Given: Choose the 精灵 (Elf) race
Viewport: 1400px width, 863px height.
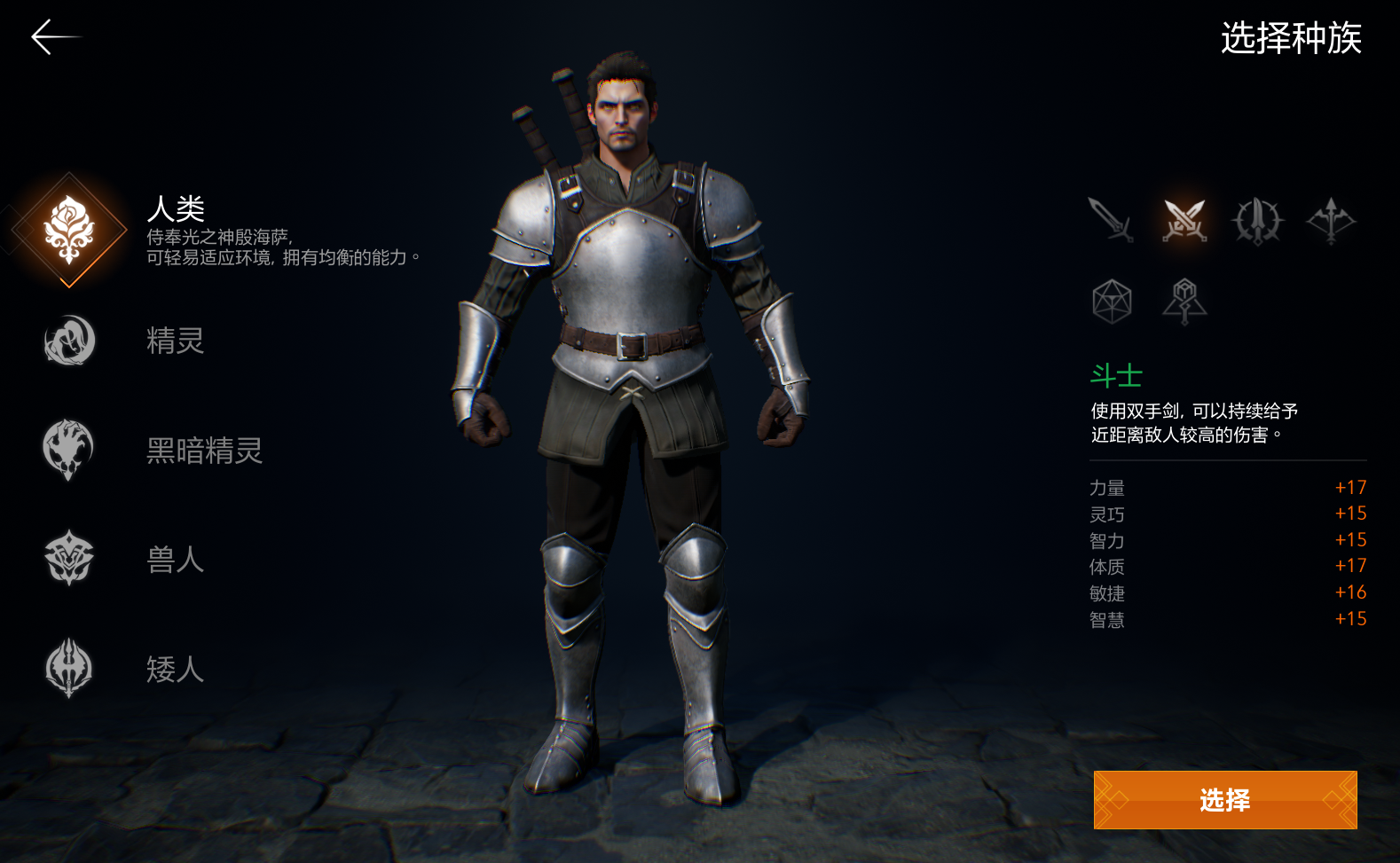Looking at the screenshot, I should pos(70,341).
